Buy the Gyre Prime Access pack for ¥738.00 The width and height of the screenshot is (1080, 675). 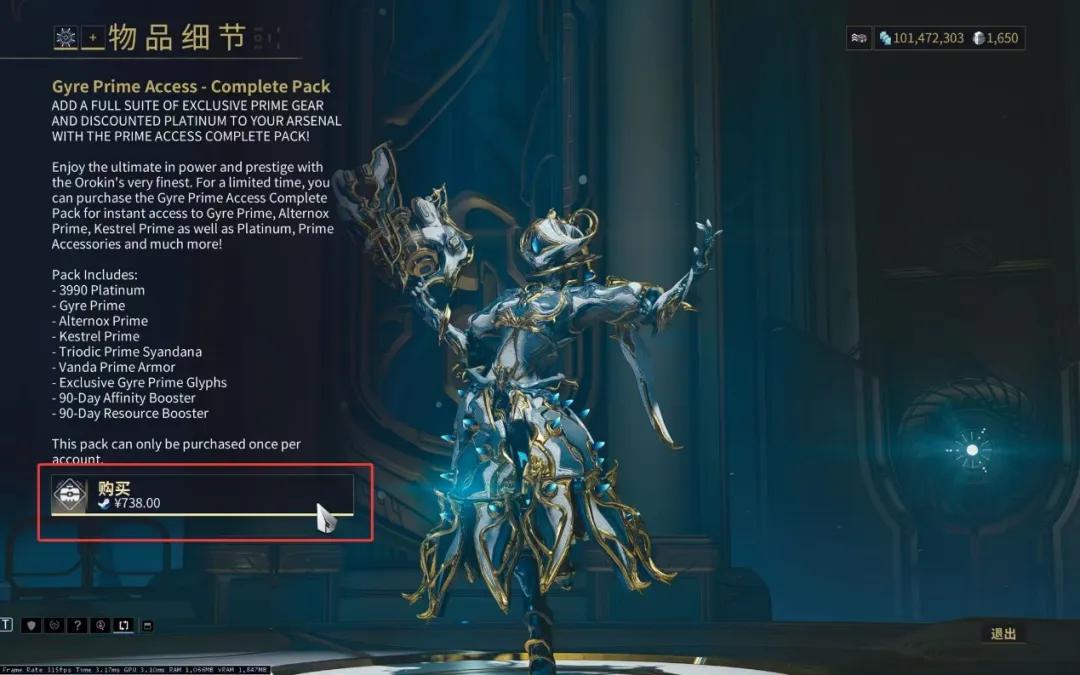[202, 495]
